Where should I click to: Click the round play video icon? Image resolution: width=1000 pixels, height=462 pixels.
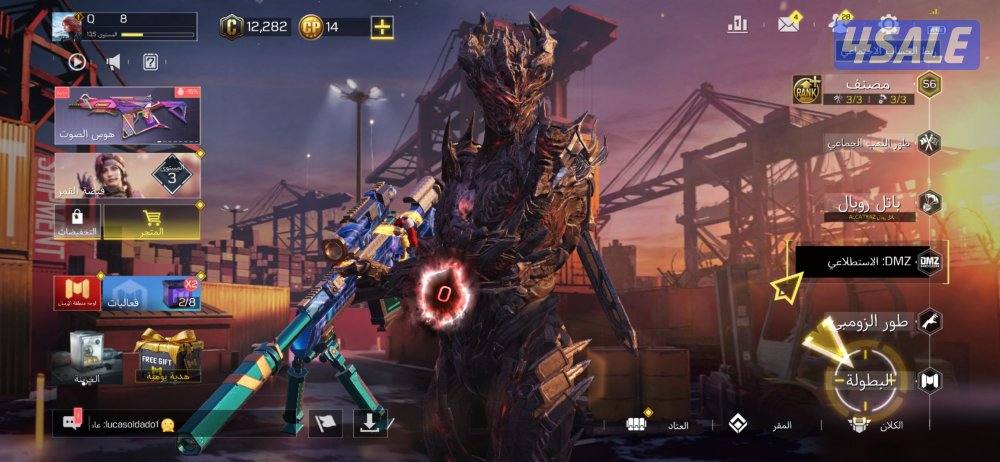pyautogui.click(x=77, y=62)
